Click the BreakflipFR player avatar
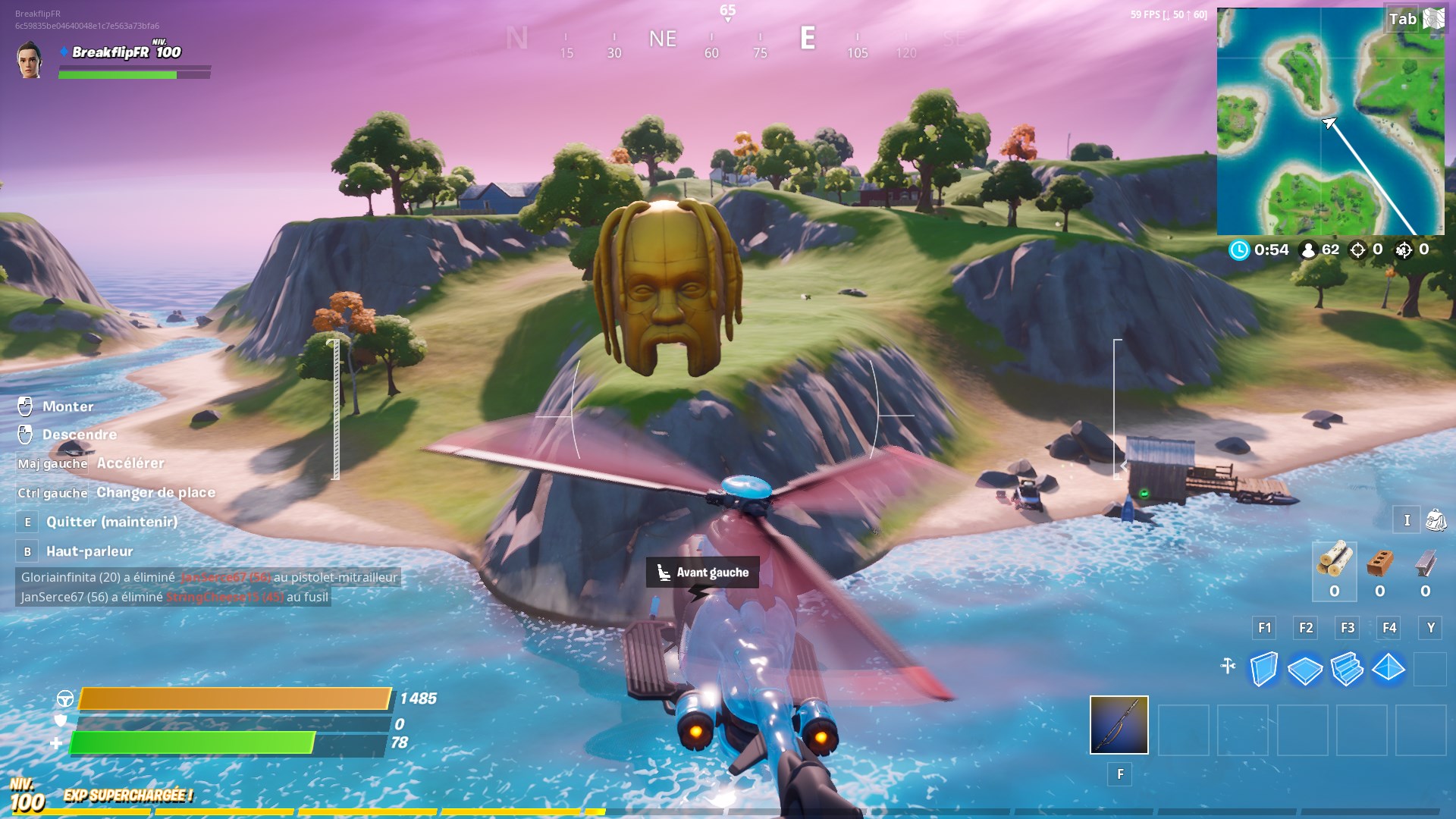 (30, 60)
